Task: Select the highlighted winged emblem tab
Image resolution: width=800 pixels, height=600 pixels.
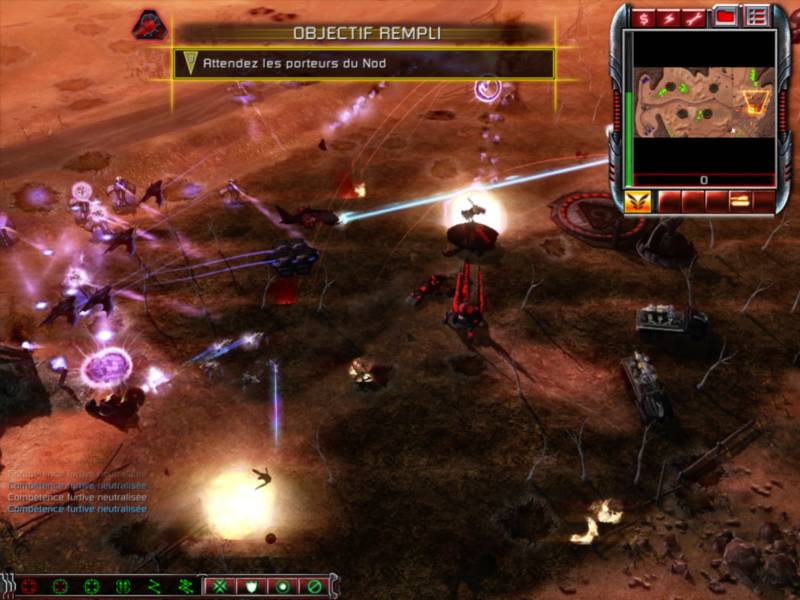Action: 637,201
